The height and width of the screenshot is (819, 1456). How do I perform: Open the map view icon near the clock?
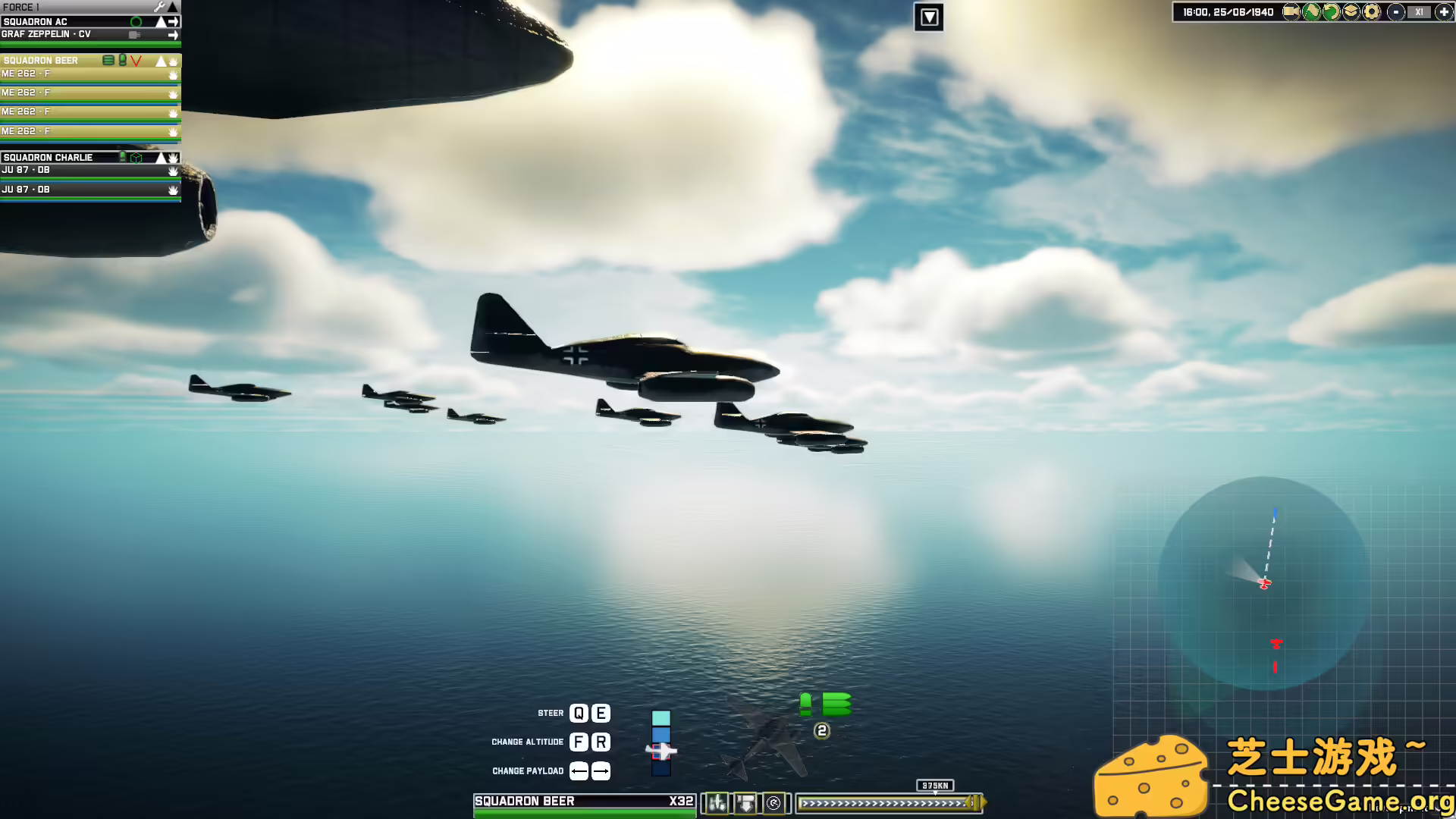1310,12
